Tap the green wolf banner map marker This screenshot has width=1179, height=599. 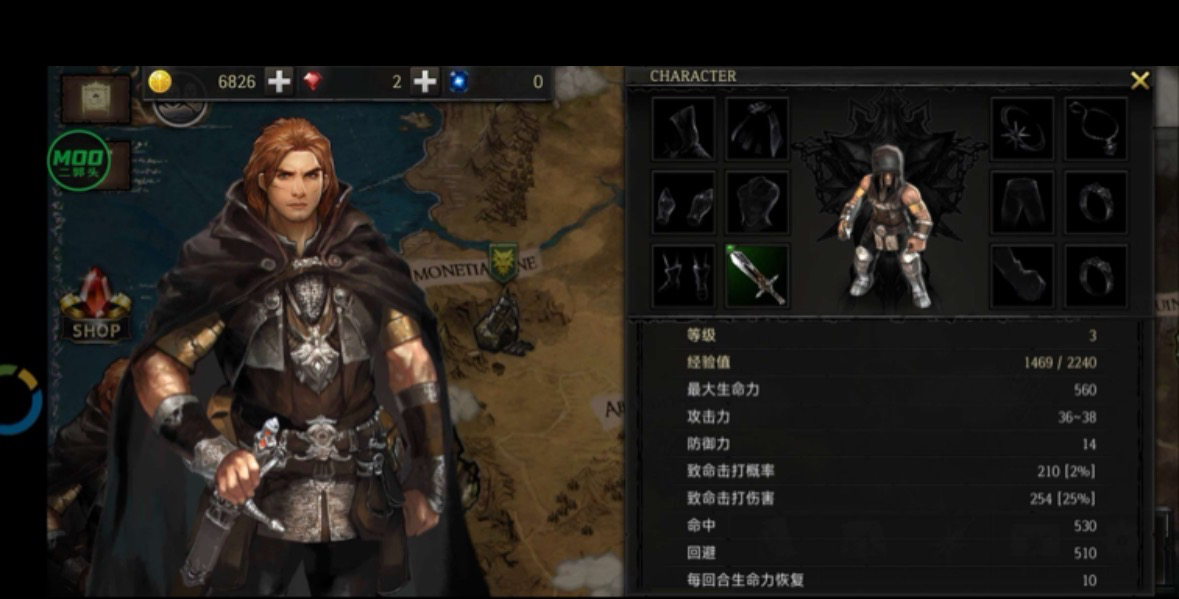click(x=501, y=263)
